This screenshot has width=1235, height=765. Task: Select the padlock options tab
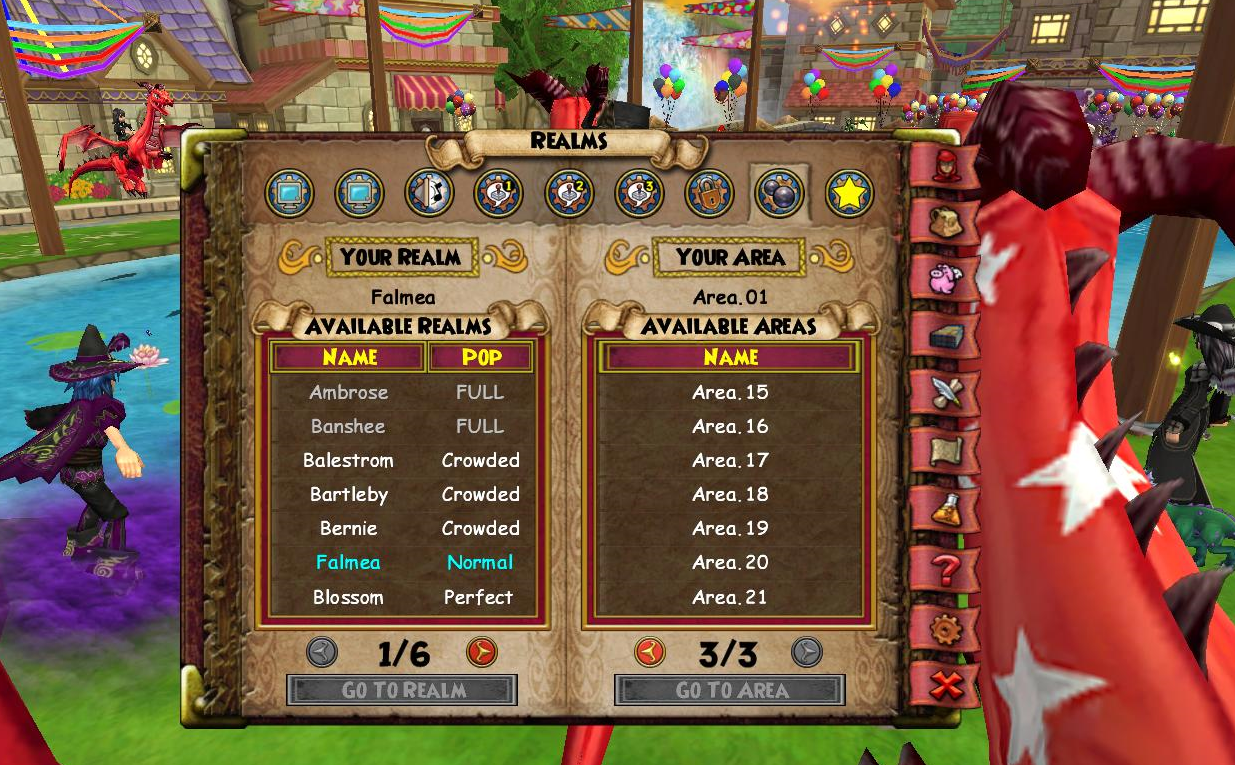coord(709,194)
